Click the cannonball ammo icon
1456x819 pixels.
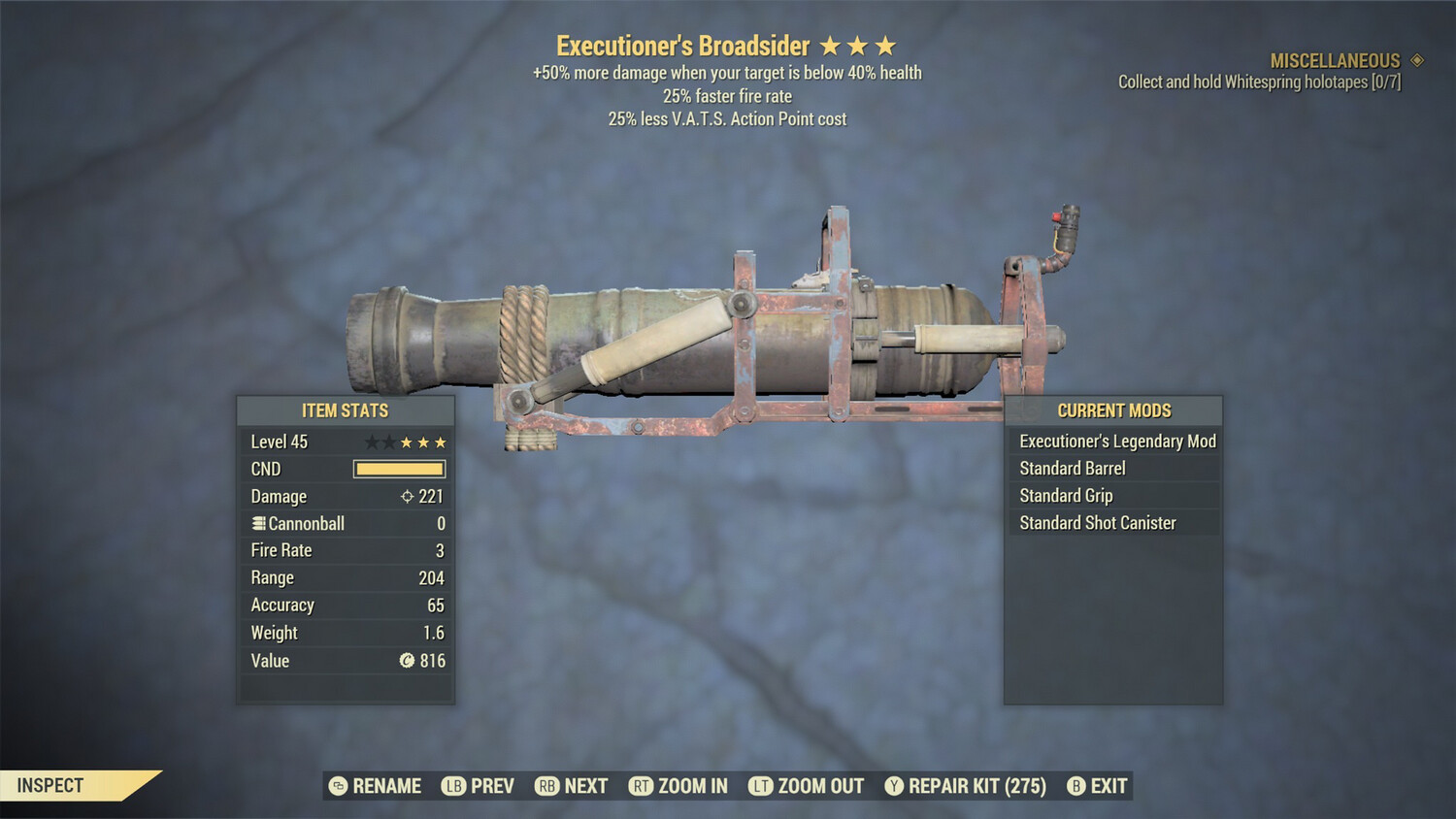257,523
